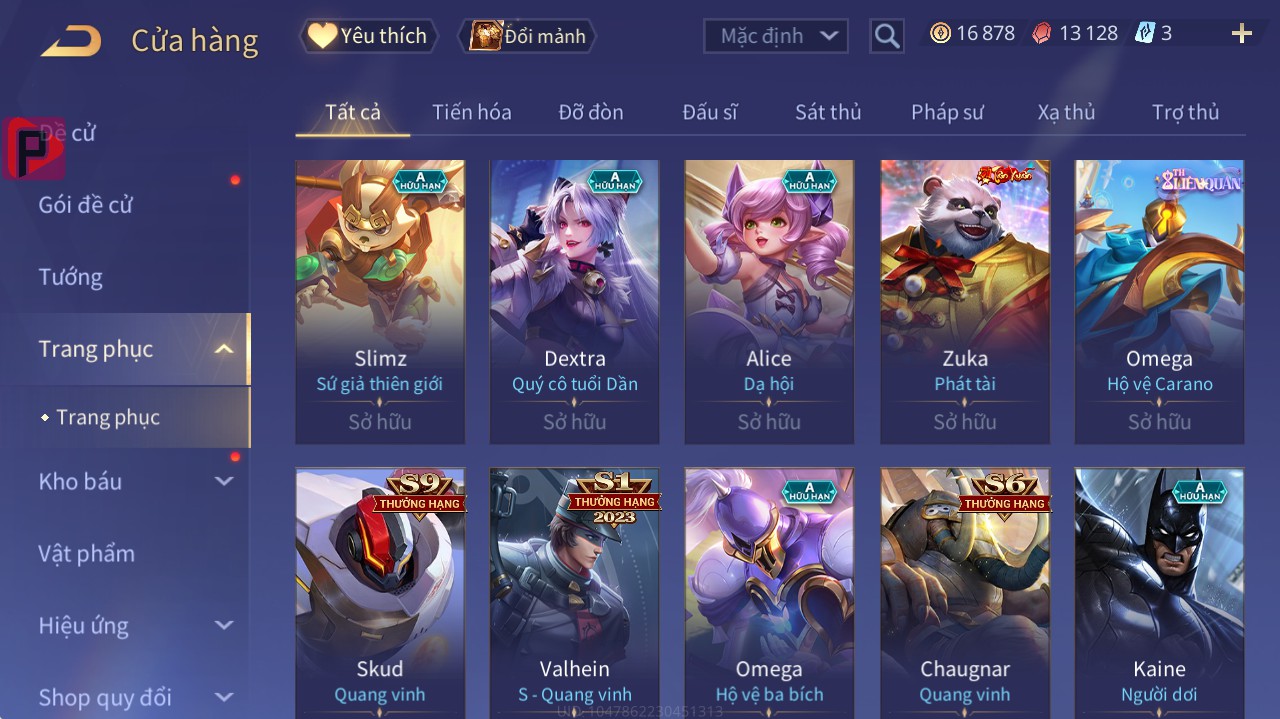View the Trợ thủ tab

click(x=1185, y=112)
